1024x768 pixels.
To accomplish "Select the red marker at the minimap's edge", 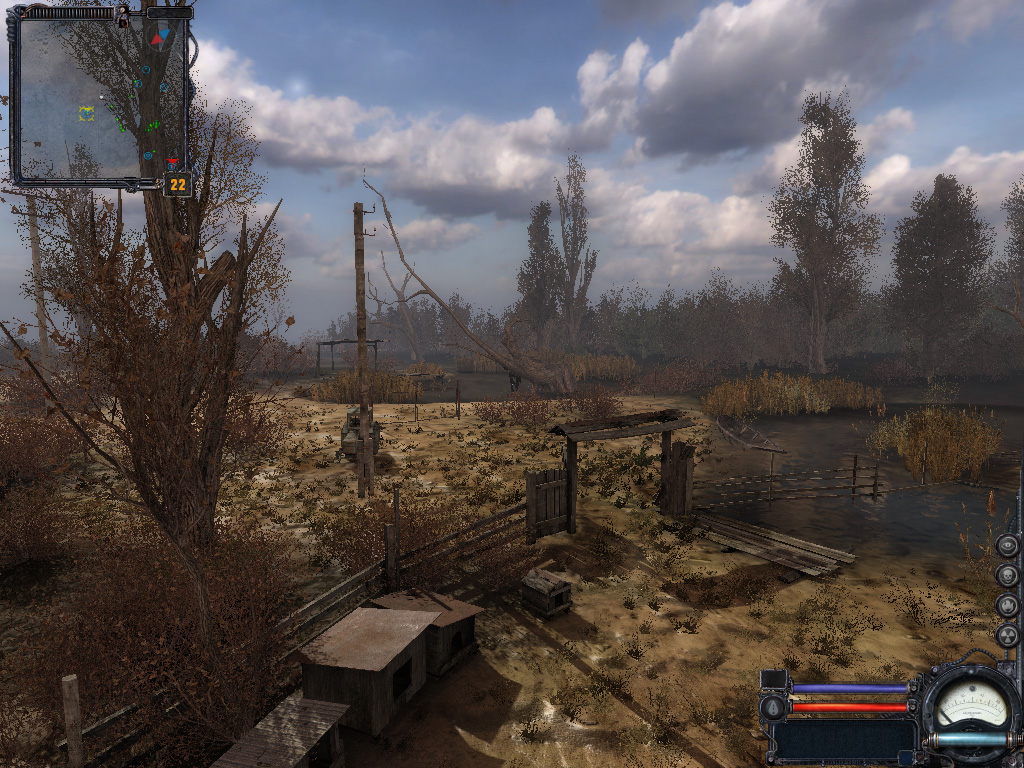I will (x=173, y=163).
